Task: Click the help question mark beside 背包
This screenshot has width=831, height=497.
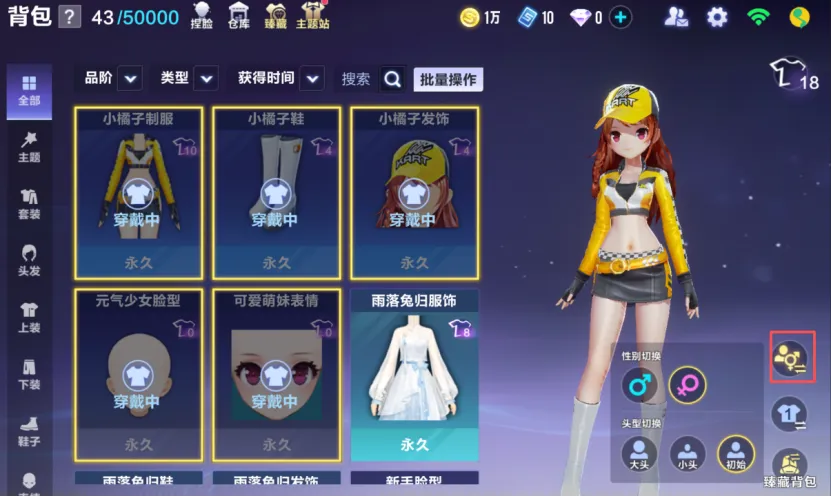Action: point(69,17)
